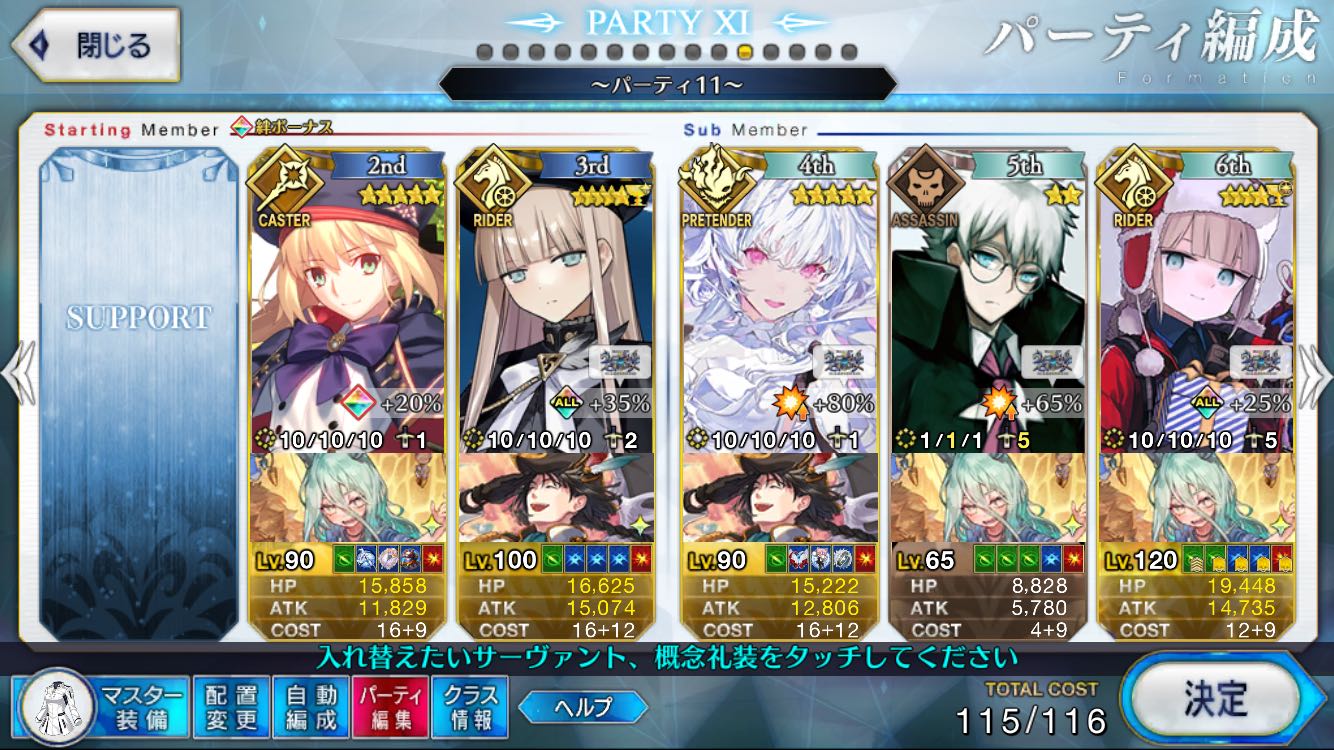
Task: Choose the 自動編成 auto-formation button
Action: click(x=311, y=706)
